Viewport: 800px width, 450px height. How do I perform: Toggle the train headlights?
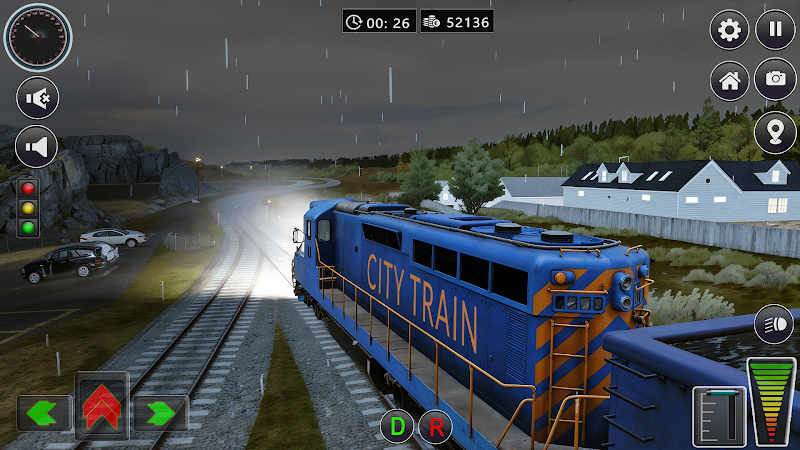click(775, 323)
